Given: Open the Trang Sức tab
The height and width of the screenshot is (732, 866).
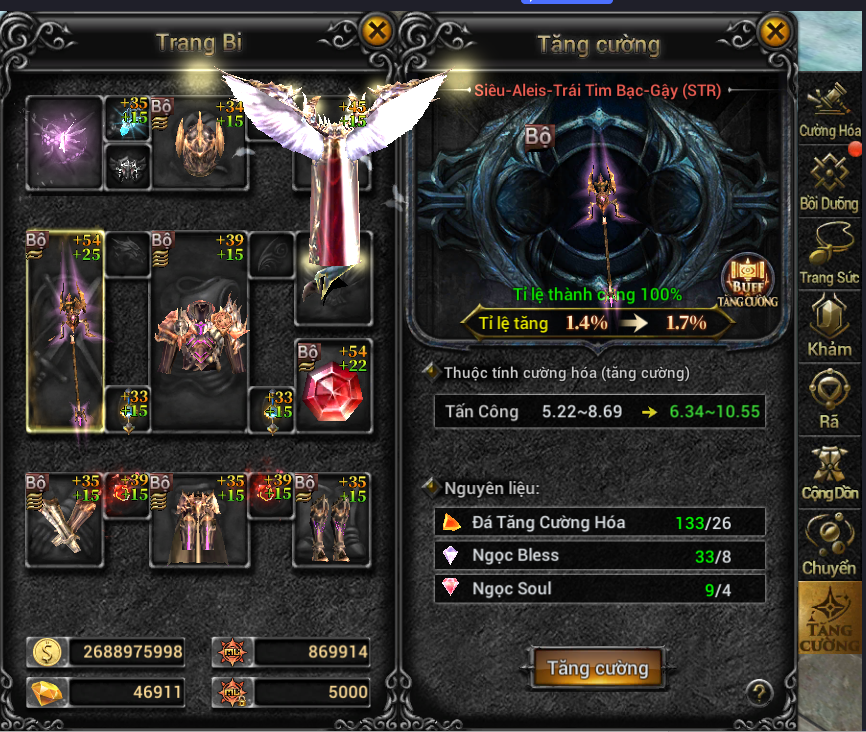Looking at the screenshot, I should pos(829,254).
